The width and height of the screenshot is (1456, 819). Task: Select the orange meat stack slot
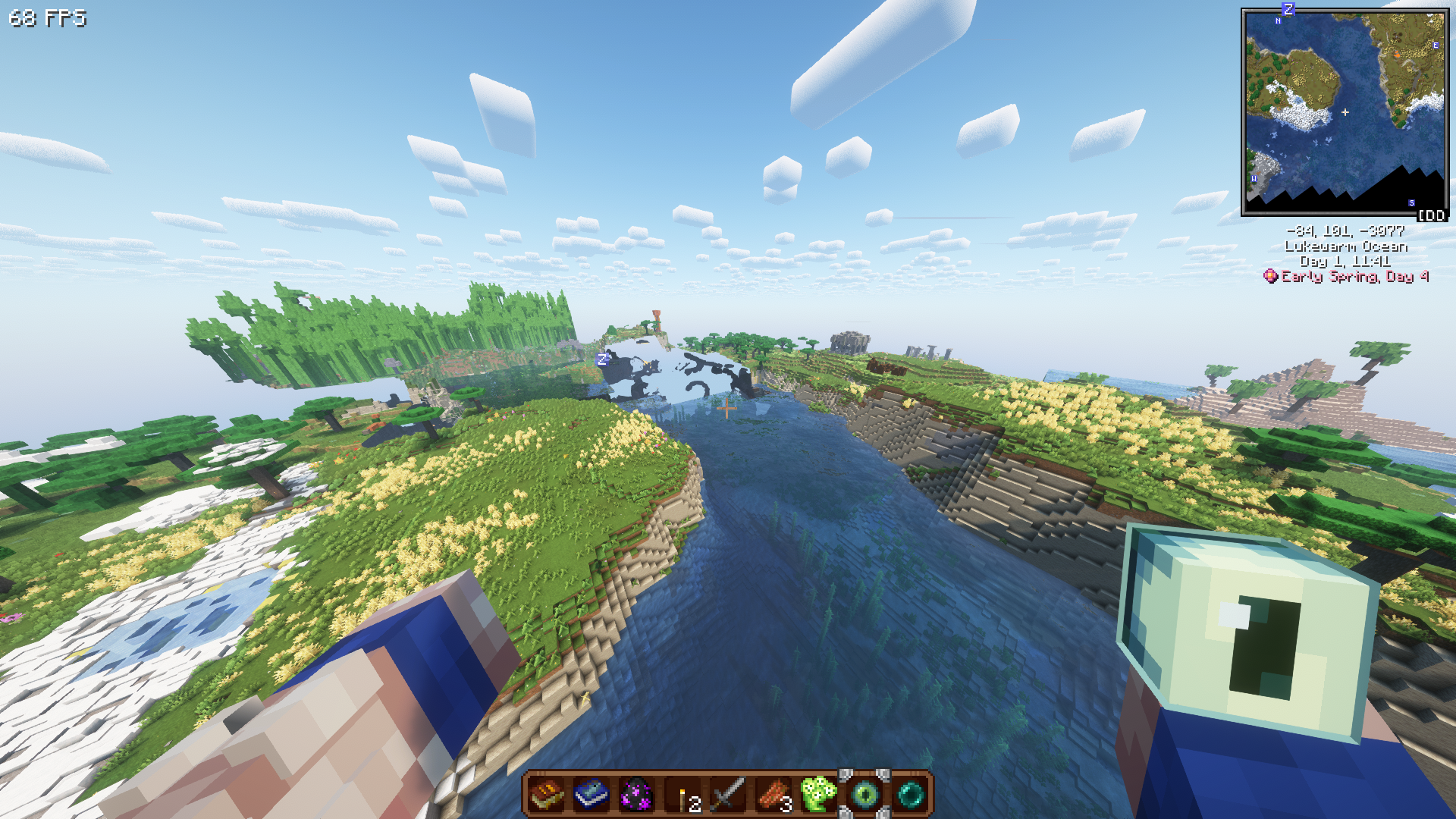773,795
